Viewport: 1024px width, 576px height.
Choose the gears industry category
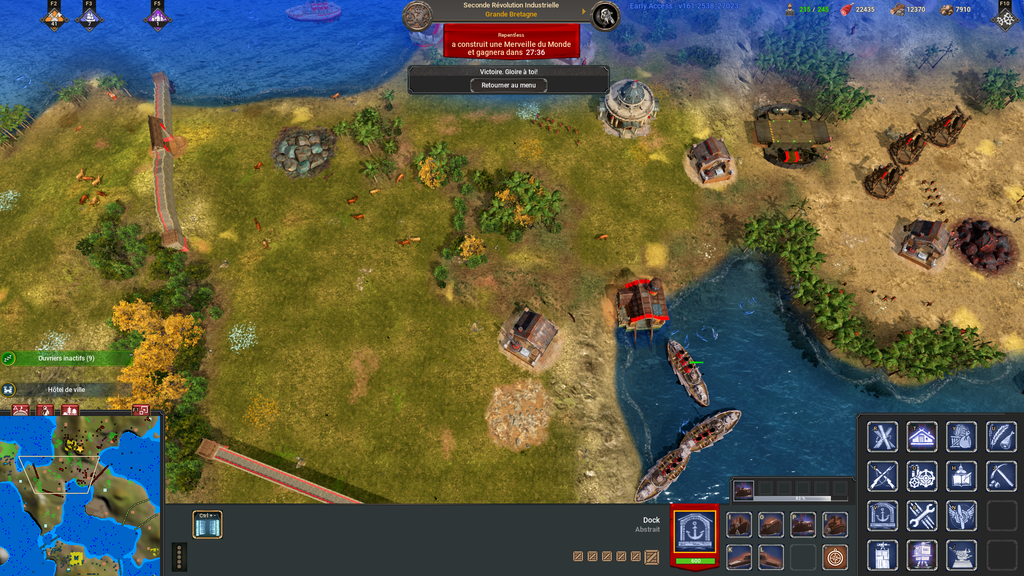coord(922,476)
